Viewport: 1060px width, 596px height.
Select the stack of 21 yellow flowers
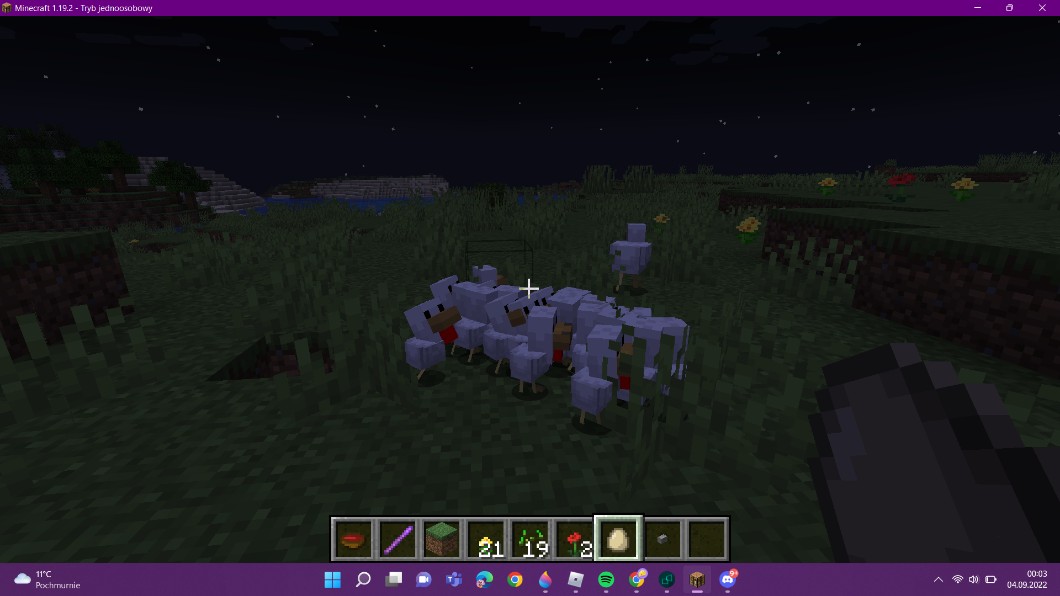tap(485, 539)
